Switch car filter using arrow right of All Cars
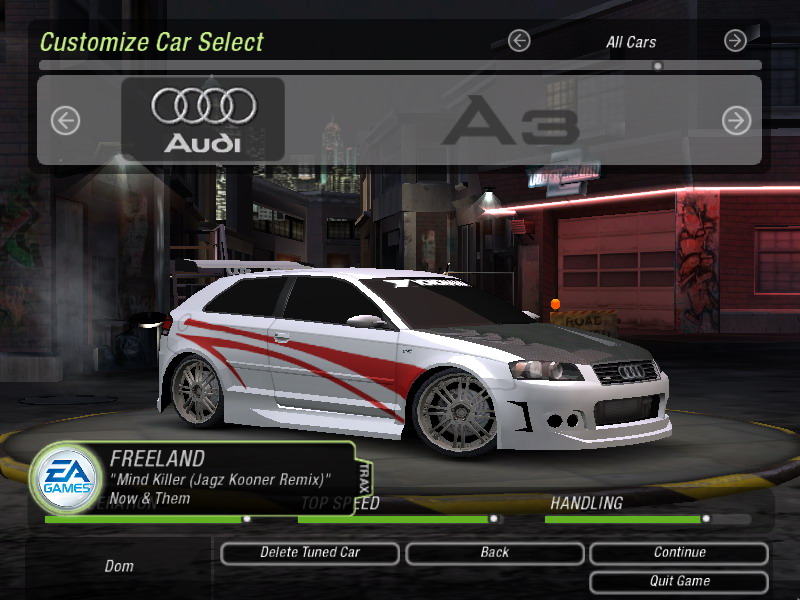Viewport: 800px width, 600px height. [735, 41]
